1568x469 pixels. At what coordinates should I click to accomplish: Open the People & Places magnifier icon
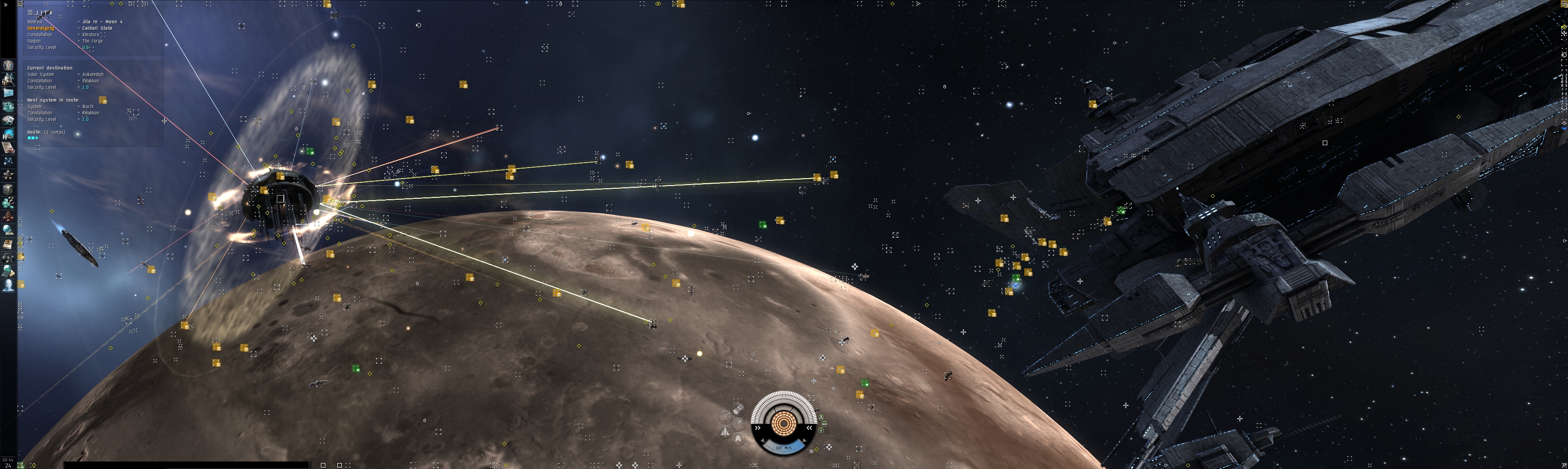8,79
